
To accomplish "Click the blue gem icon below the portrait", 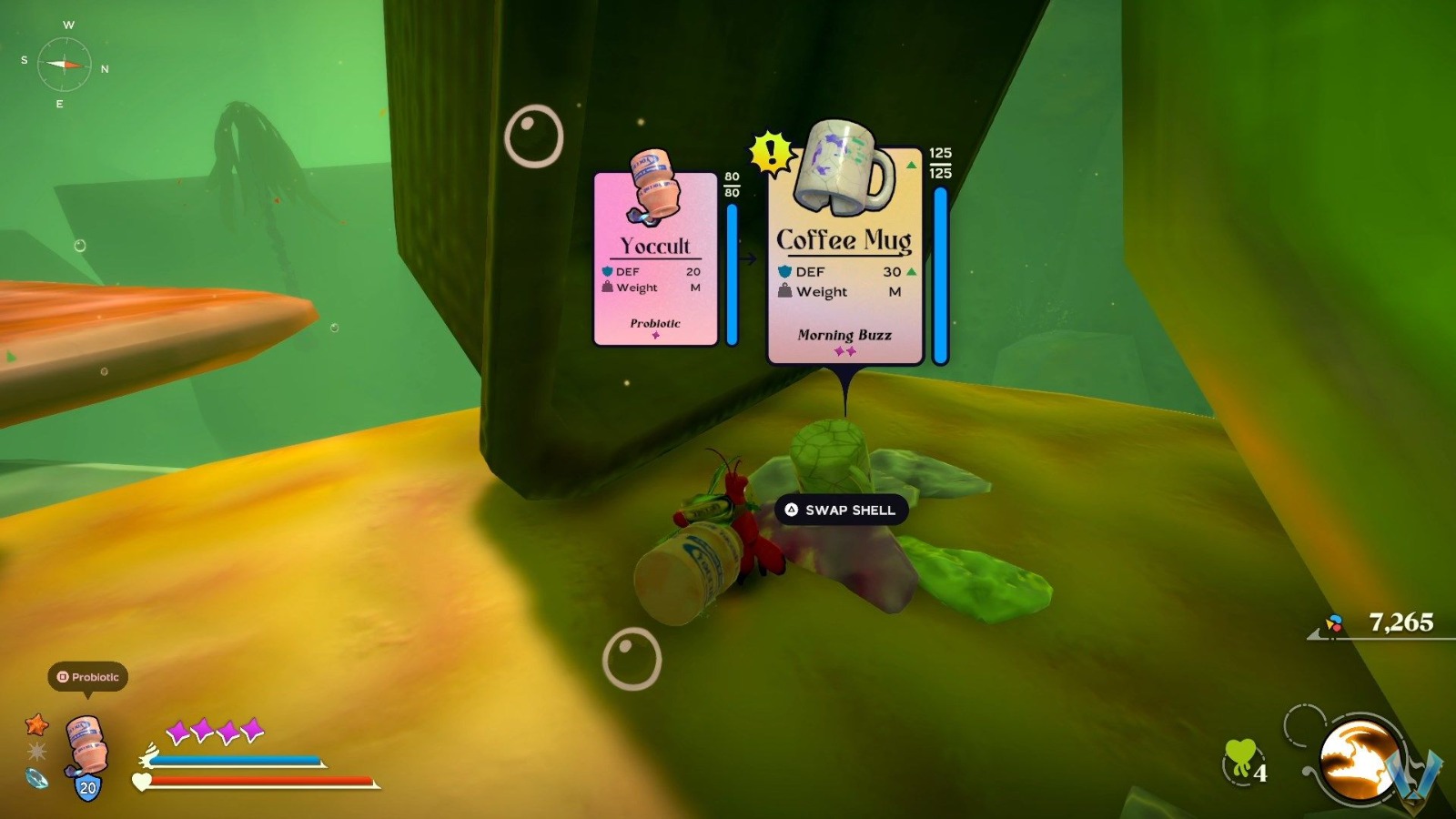I will pyautogui.click(x=37, y=781).
